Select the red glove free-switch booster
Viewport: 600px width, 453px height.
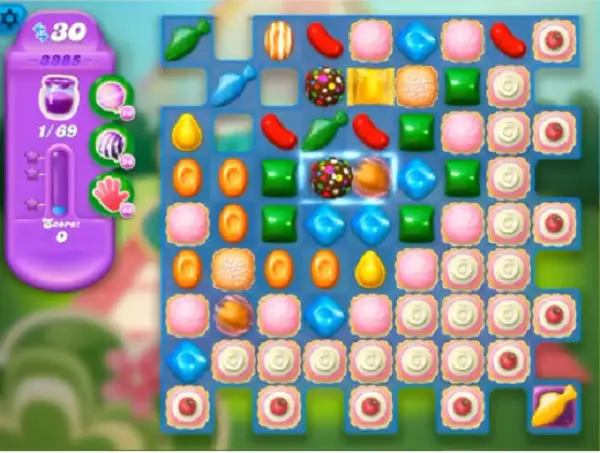point(110,191)
